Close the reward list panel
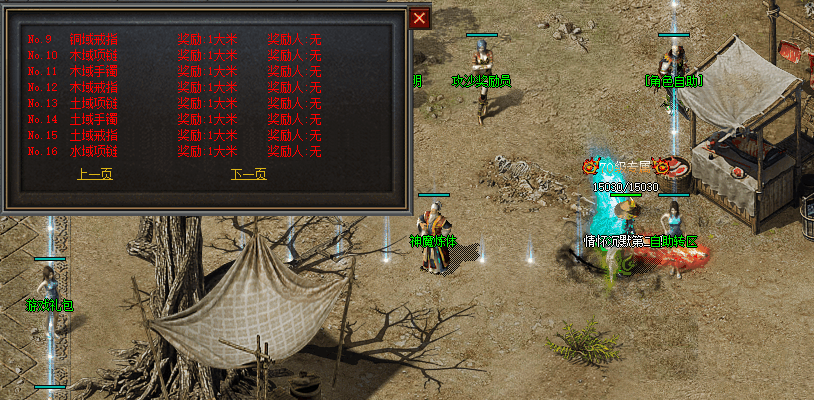The height and width of the screenshot is (400, 814). click(x=420, y=18)
